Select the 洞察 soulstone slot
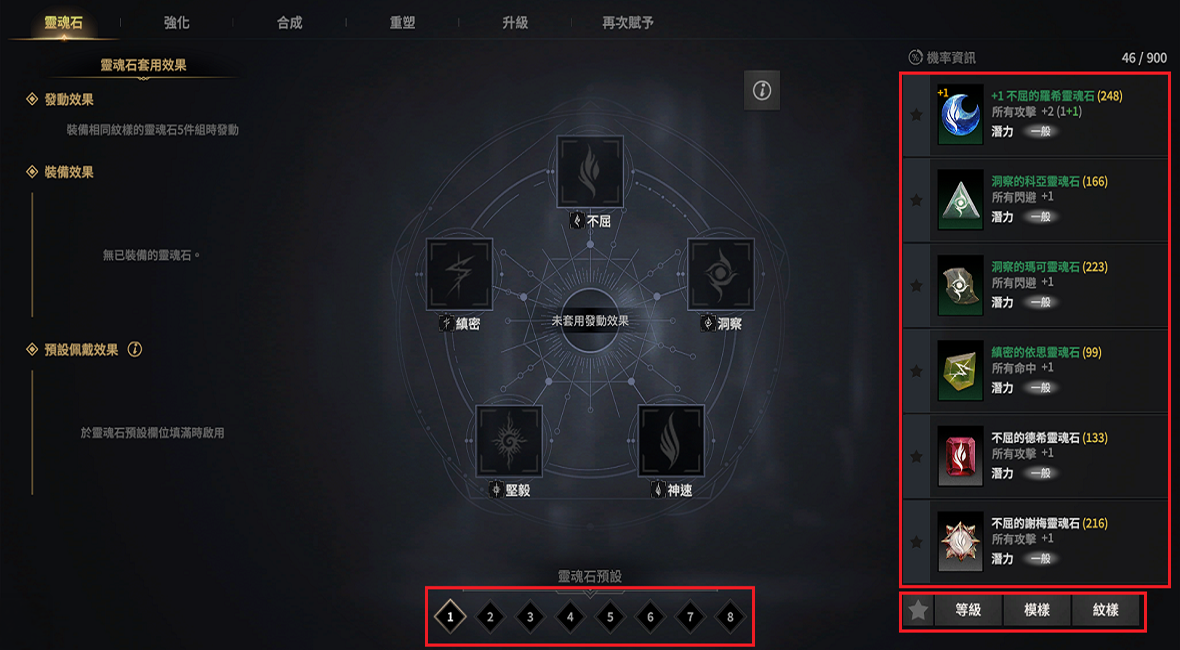 [x=720, y=273]
